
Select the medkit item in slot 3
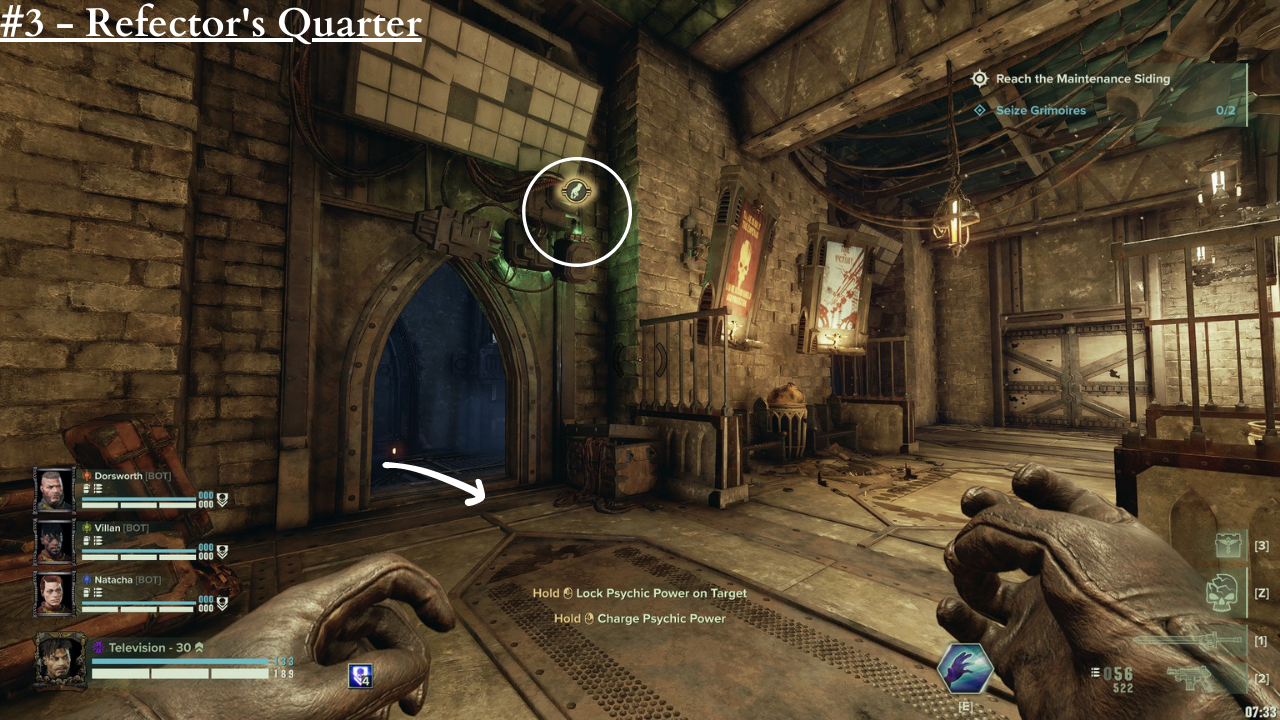tap(1228, 545)
